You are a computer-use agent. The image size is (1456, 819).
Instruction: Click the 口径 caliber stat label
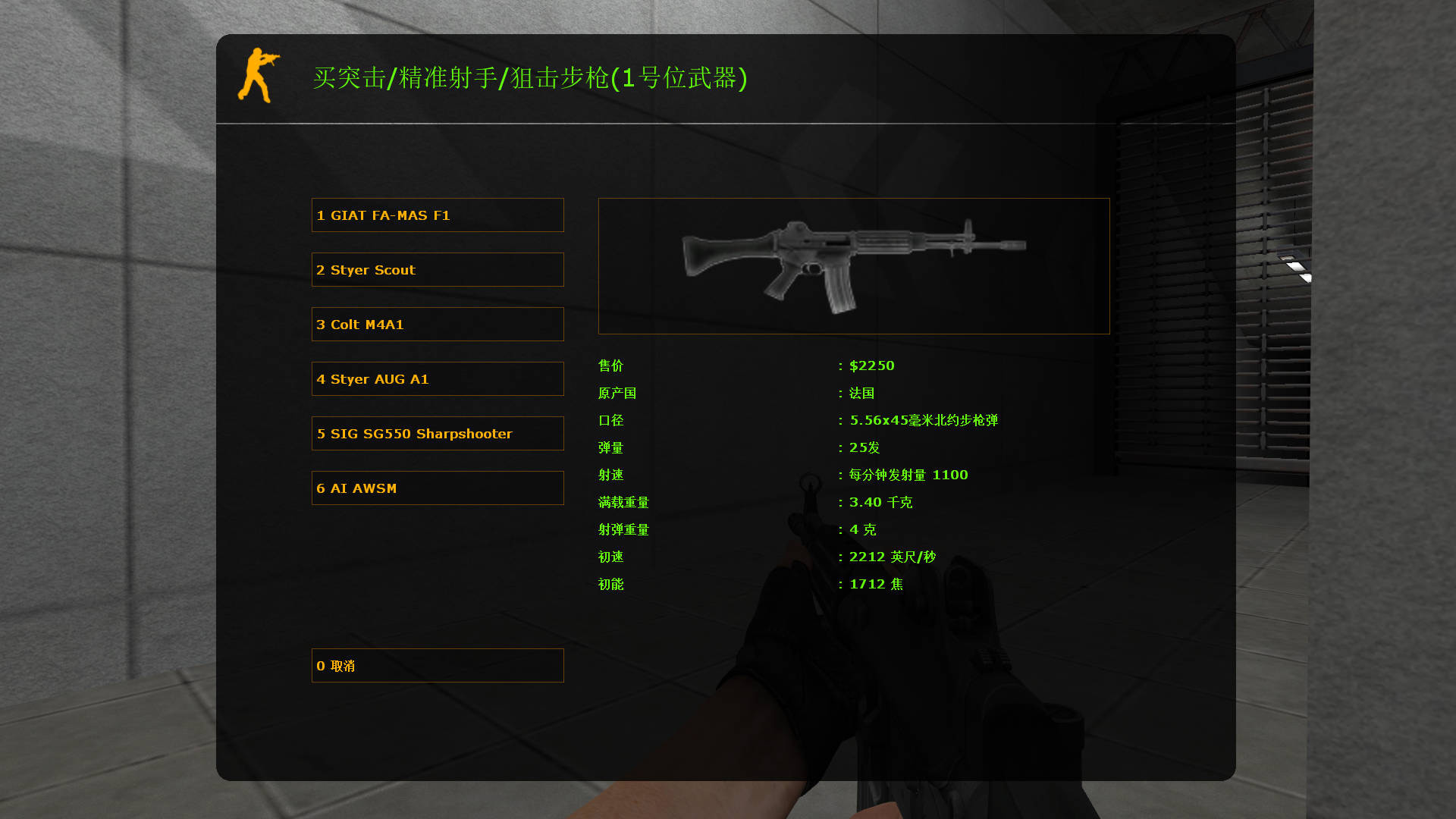click(x=610, y=420)
